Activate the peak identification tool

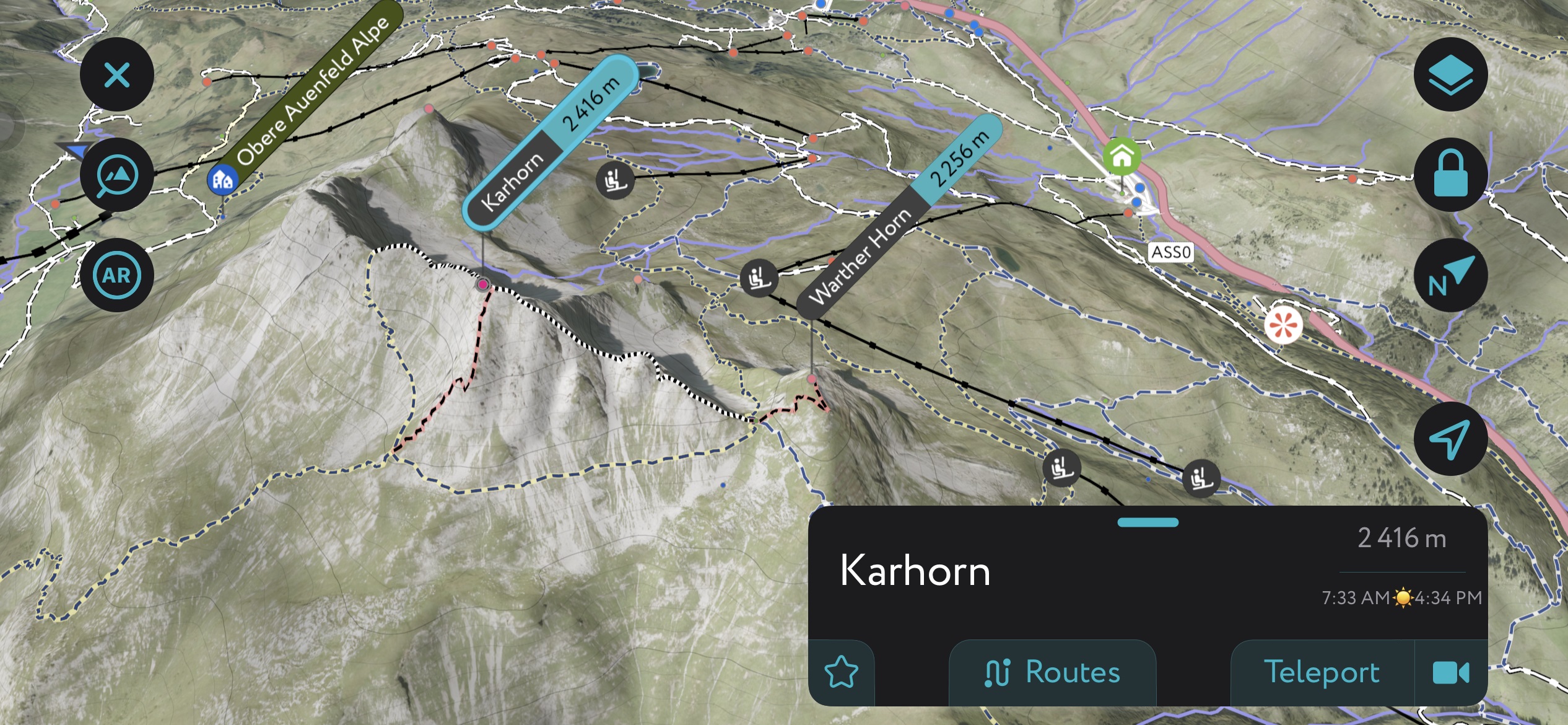[118, 175]
